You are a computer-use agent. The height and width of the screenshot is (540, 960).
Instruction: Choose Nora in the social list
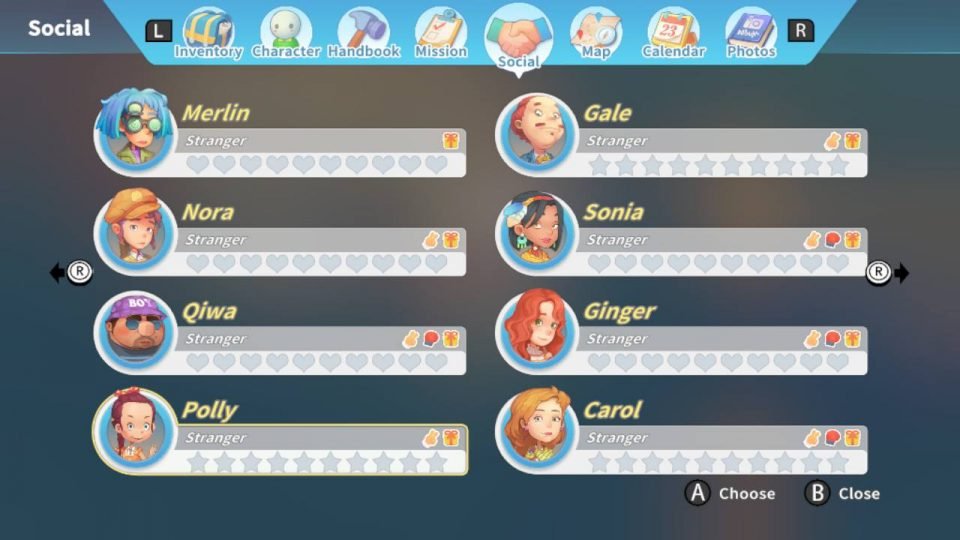coord(281,238)
